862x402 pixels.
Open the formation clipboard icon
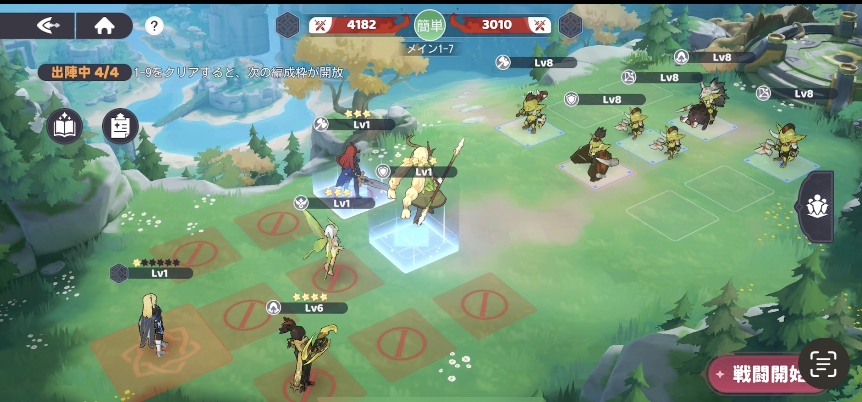[x=120, y=126]
